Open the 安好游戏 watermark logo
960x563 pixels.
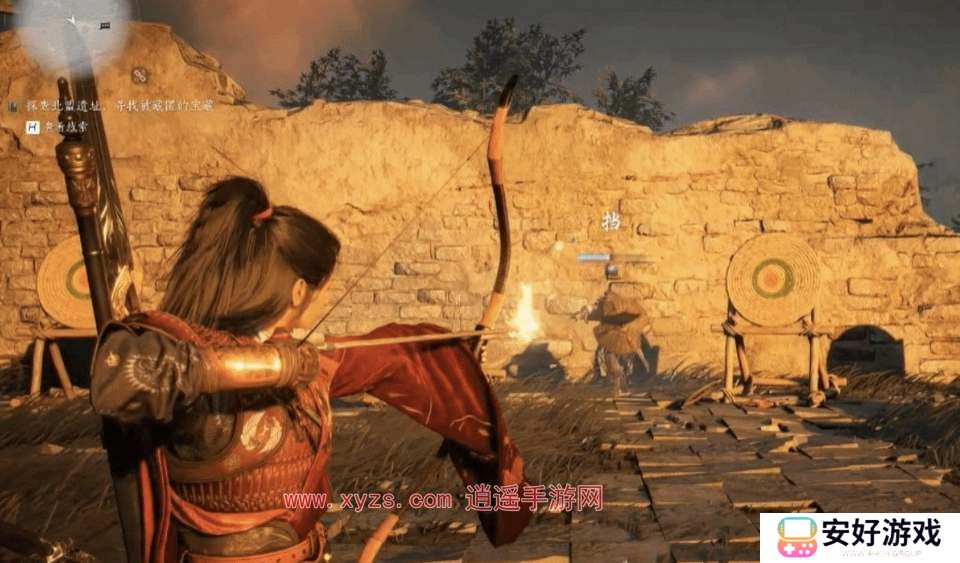pos(859,537)
